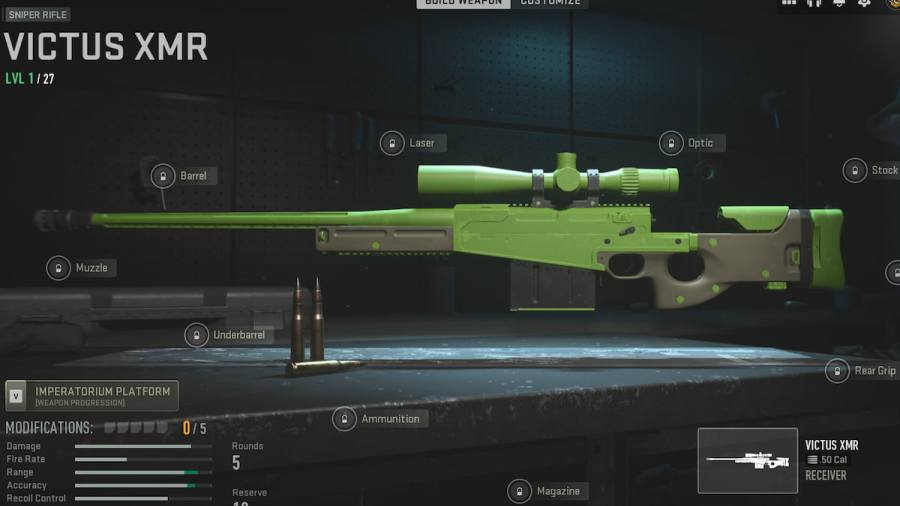The image size is (900, 506).
Task: Select the Muzzle attachment slot
Action: [x=82, y=268]
